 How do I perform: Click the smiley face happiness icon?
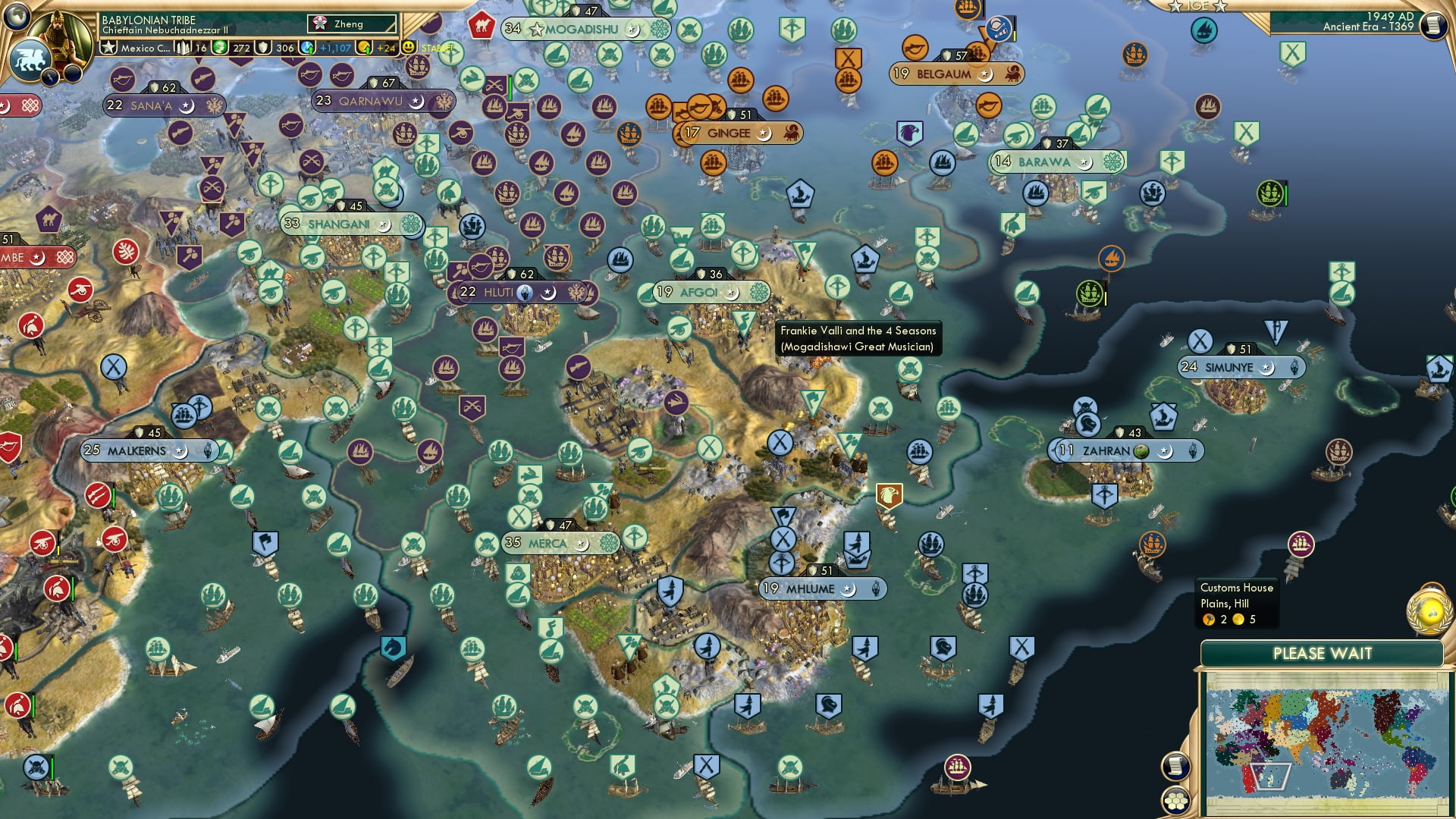point(409,47)
